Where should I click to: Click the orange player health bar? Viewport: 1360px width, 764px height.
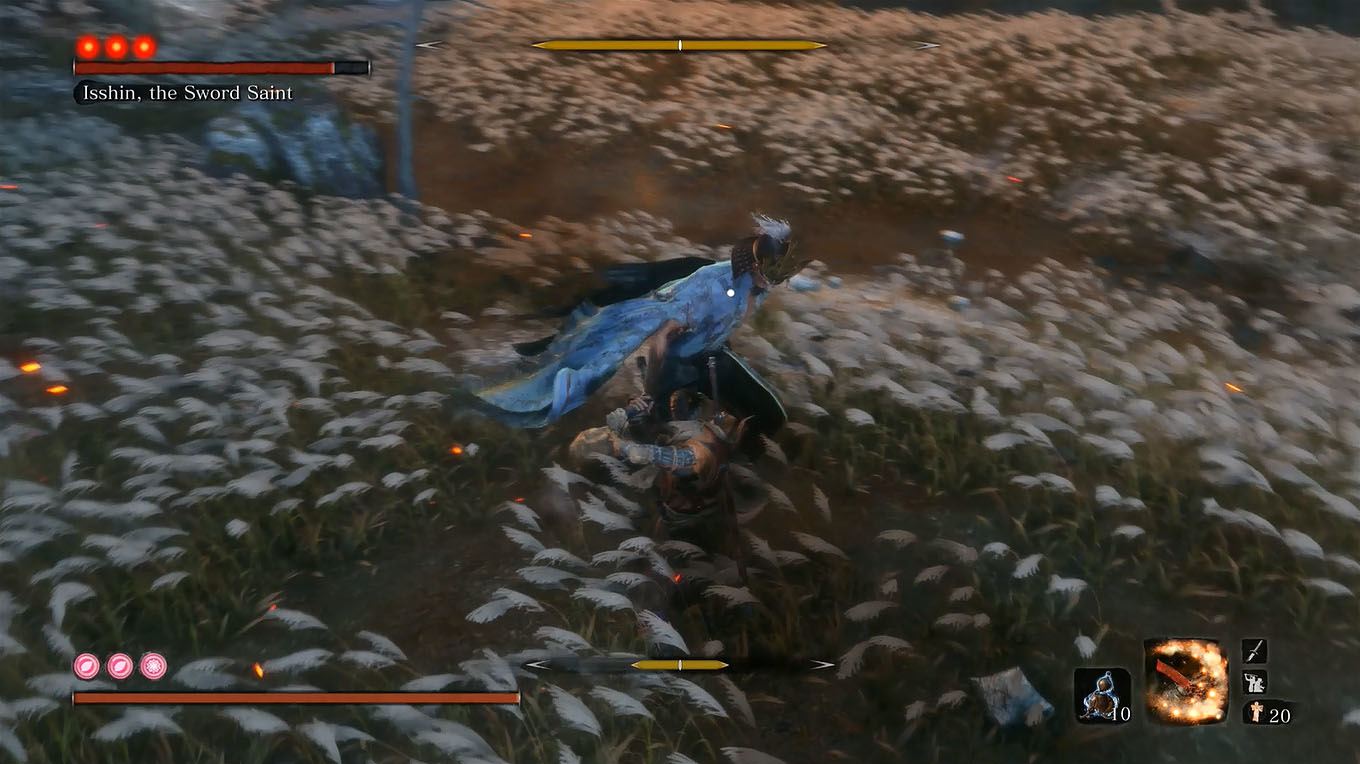pos(293,697)
